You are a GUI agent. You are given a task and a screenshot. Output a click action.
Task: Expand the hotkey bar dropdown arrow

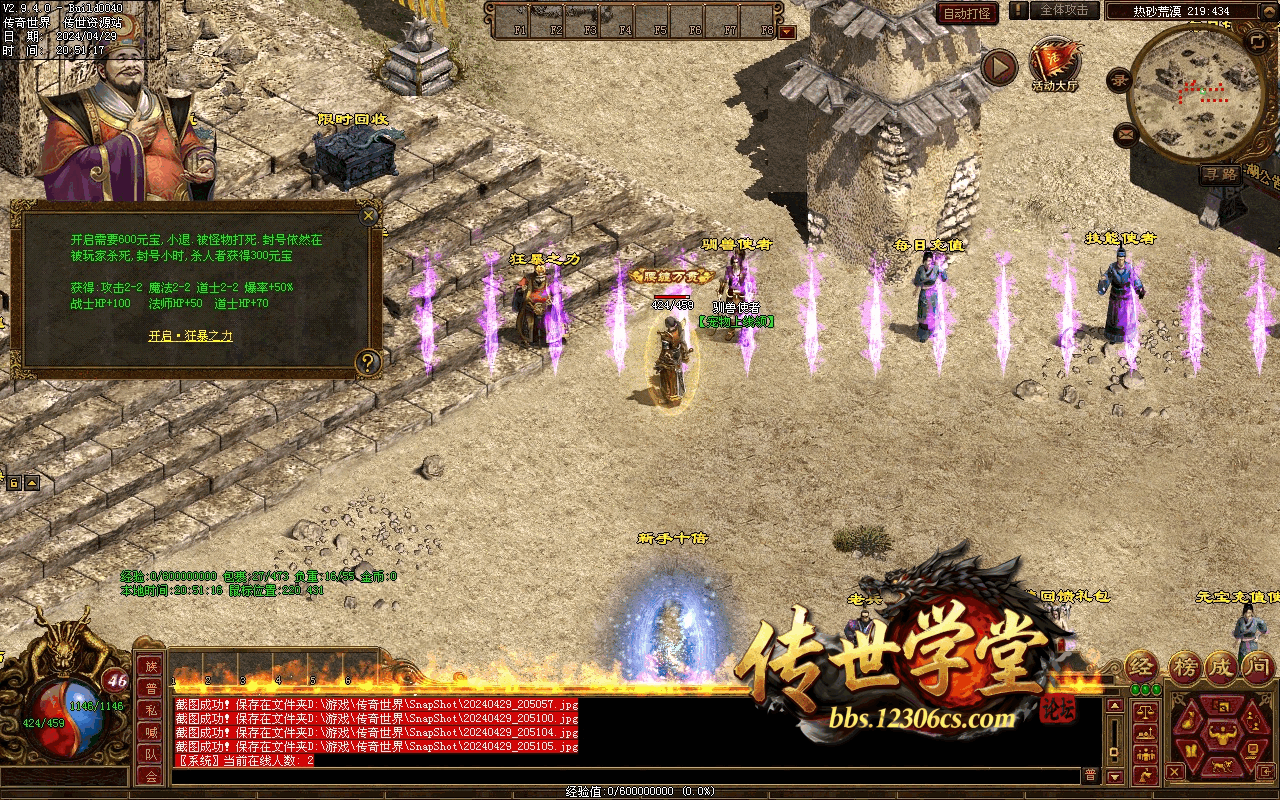787,31
